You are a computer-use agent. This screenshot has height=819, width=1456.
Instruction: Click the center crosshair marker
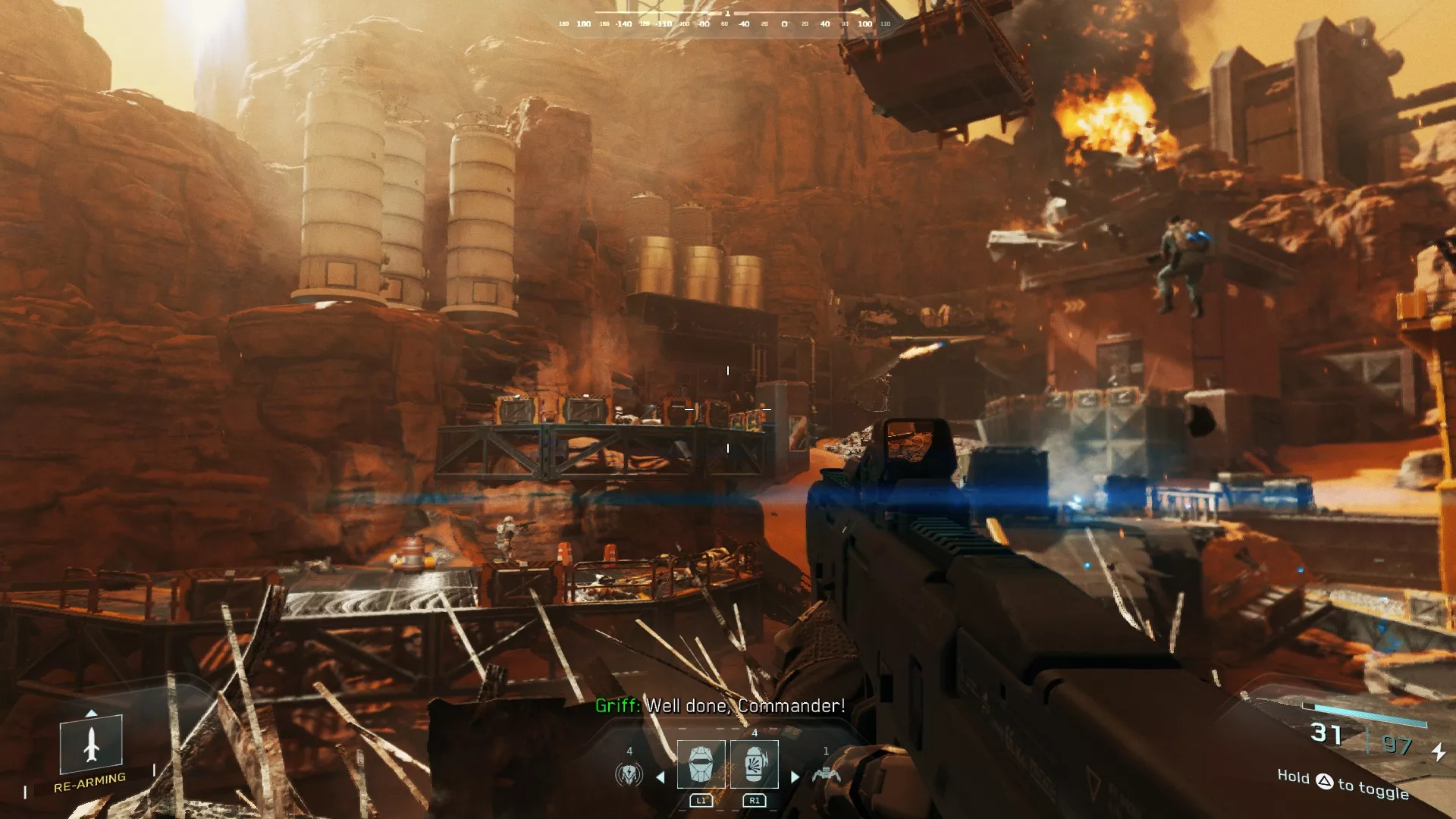(728, 409)
